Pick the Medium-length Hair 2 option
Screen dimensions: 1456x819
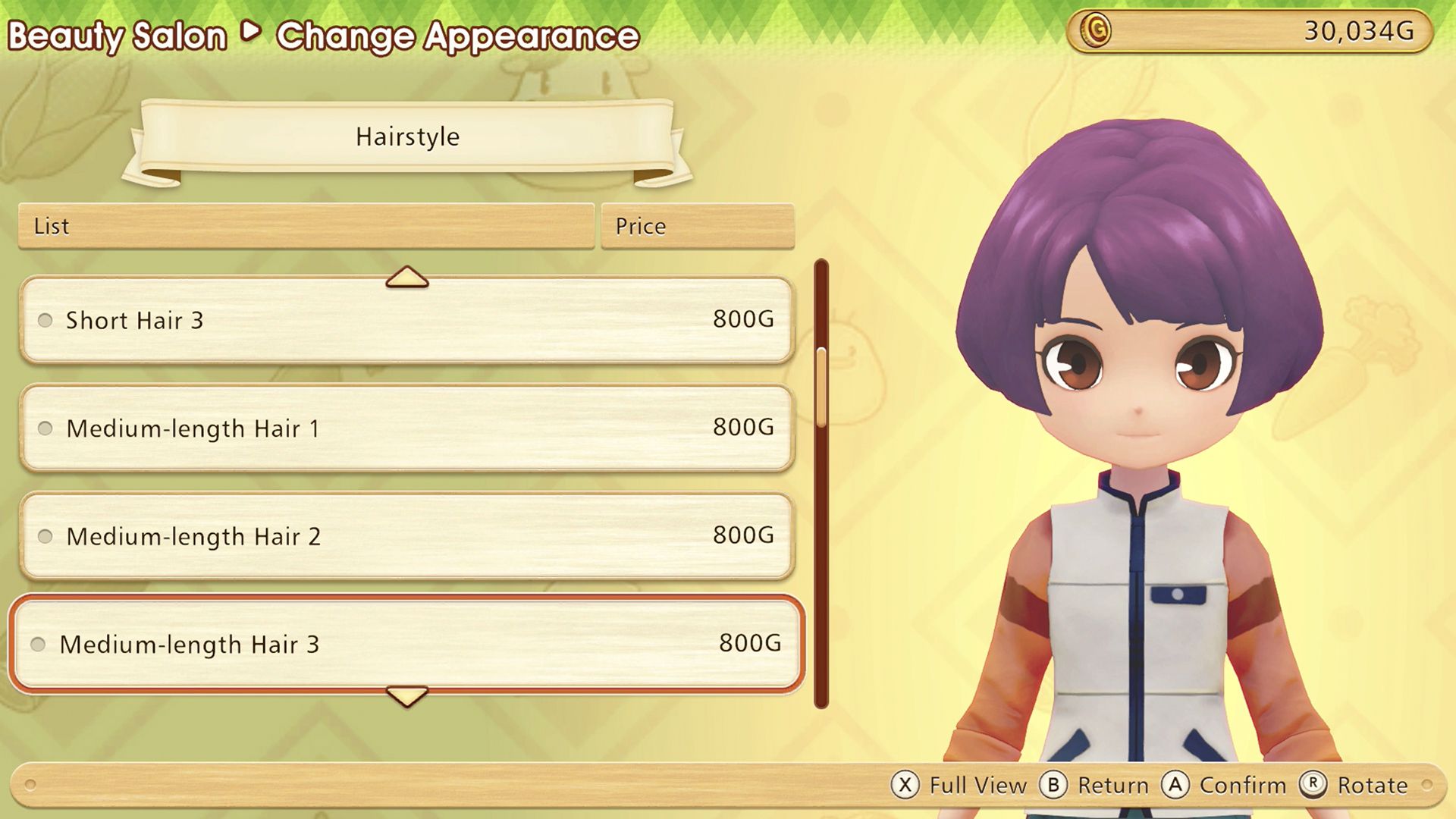(406, 536)
